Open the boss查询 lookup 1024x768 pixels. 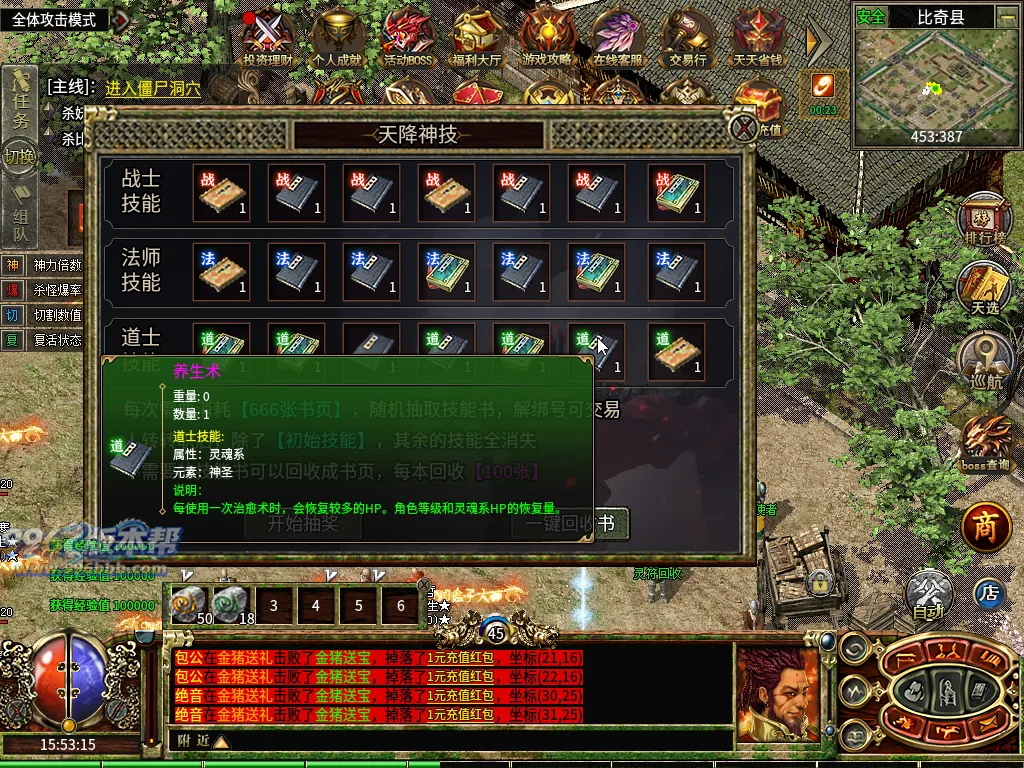(985, 442)
